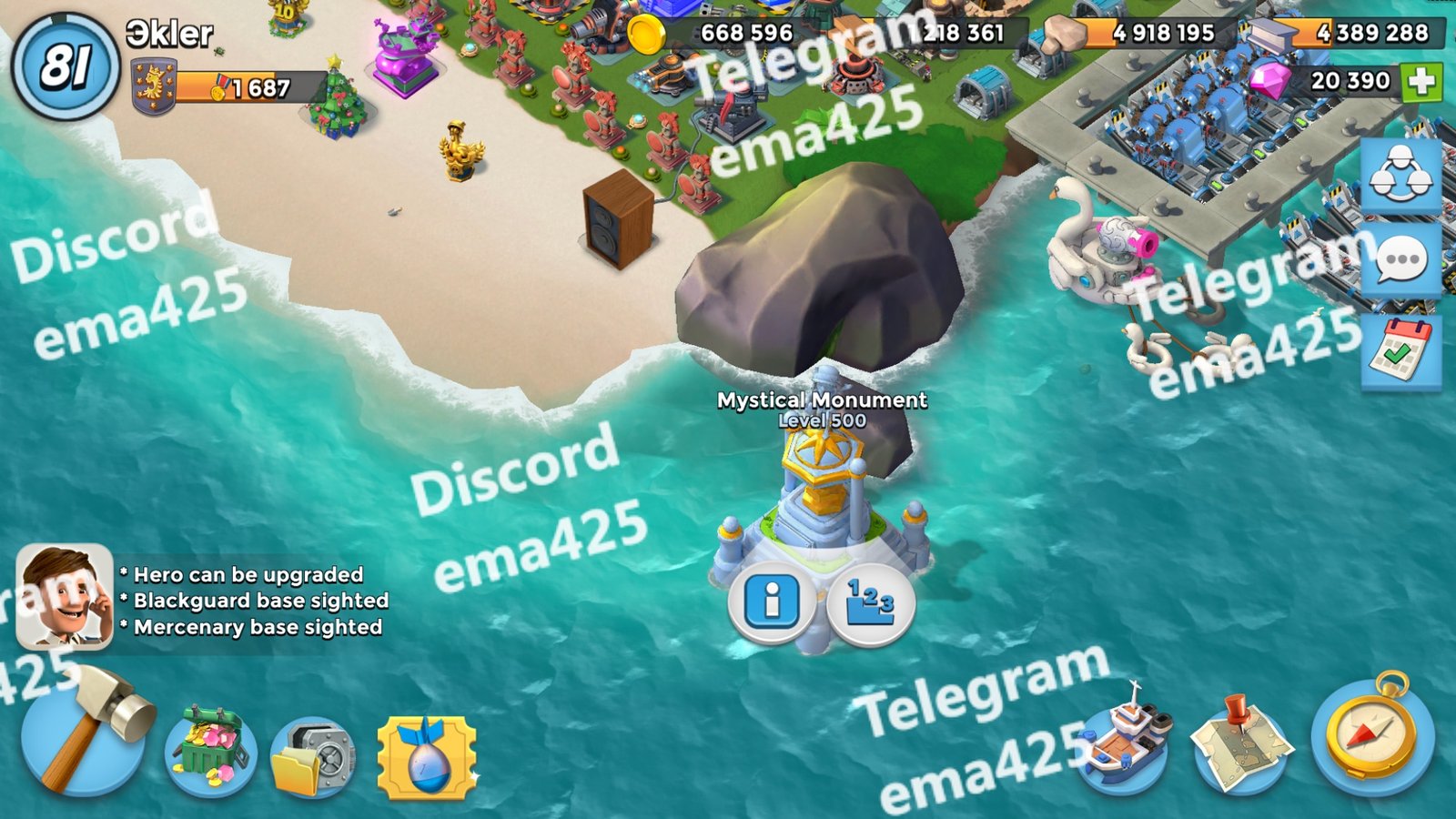Open the calendar events button
Viewport: 1456px width, 819px height.
coord(1400,350)
